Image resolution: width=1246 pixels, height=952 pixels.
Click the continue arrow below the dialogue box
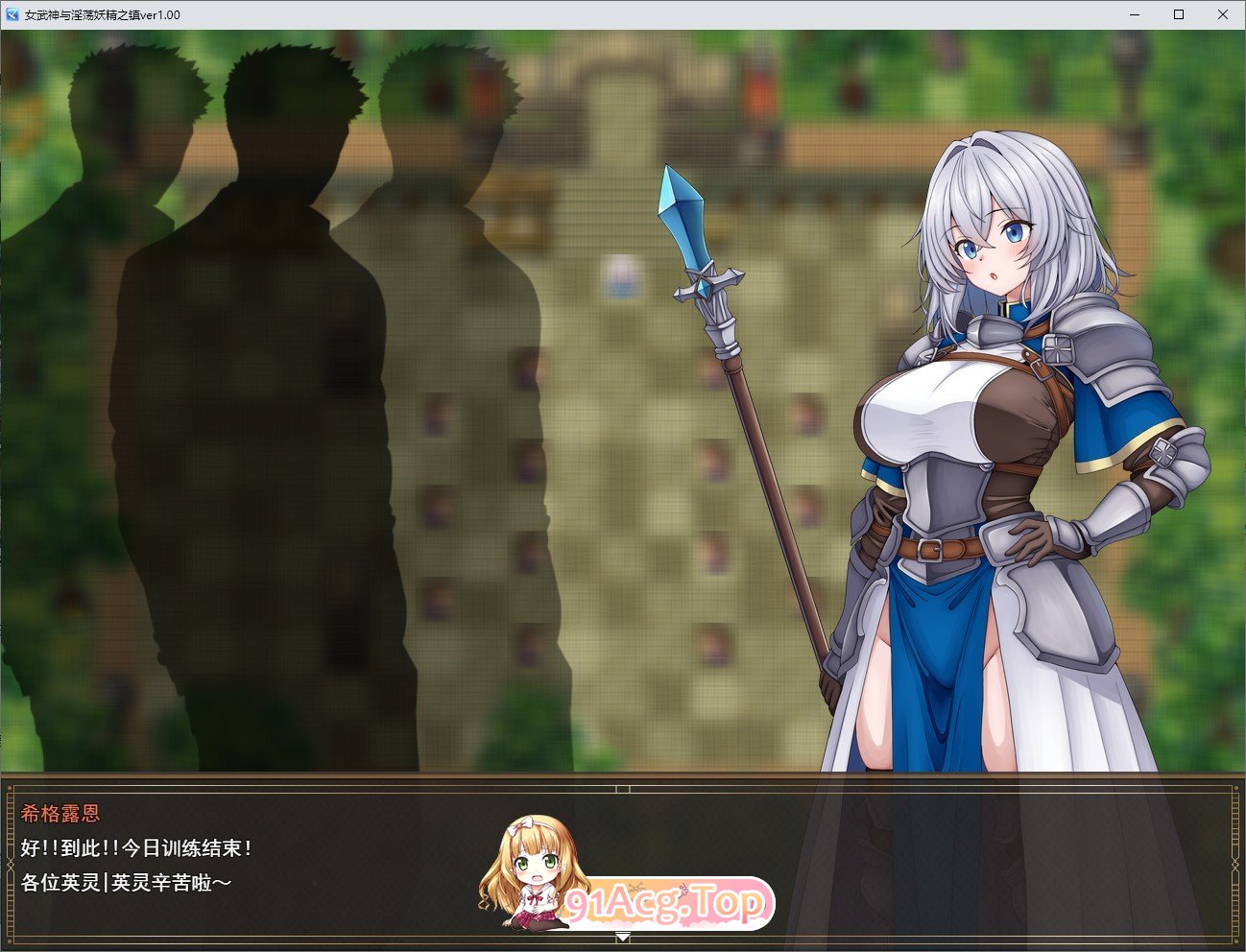tap(625, 936)
